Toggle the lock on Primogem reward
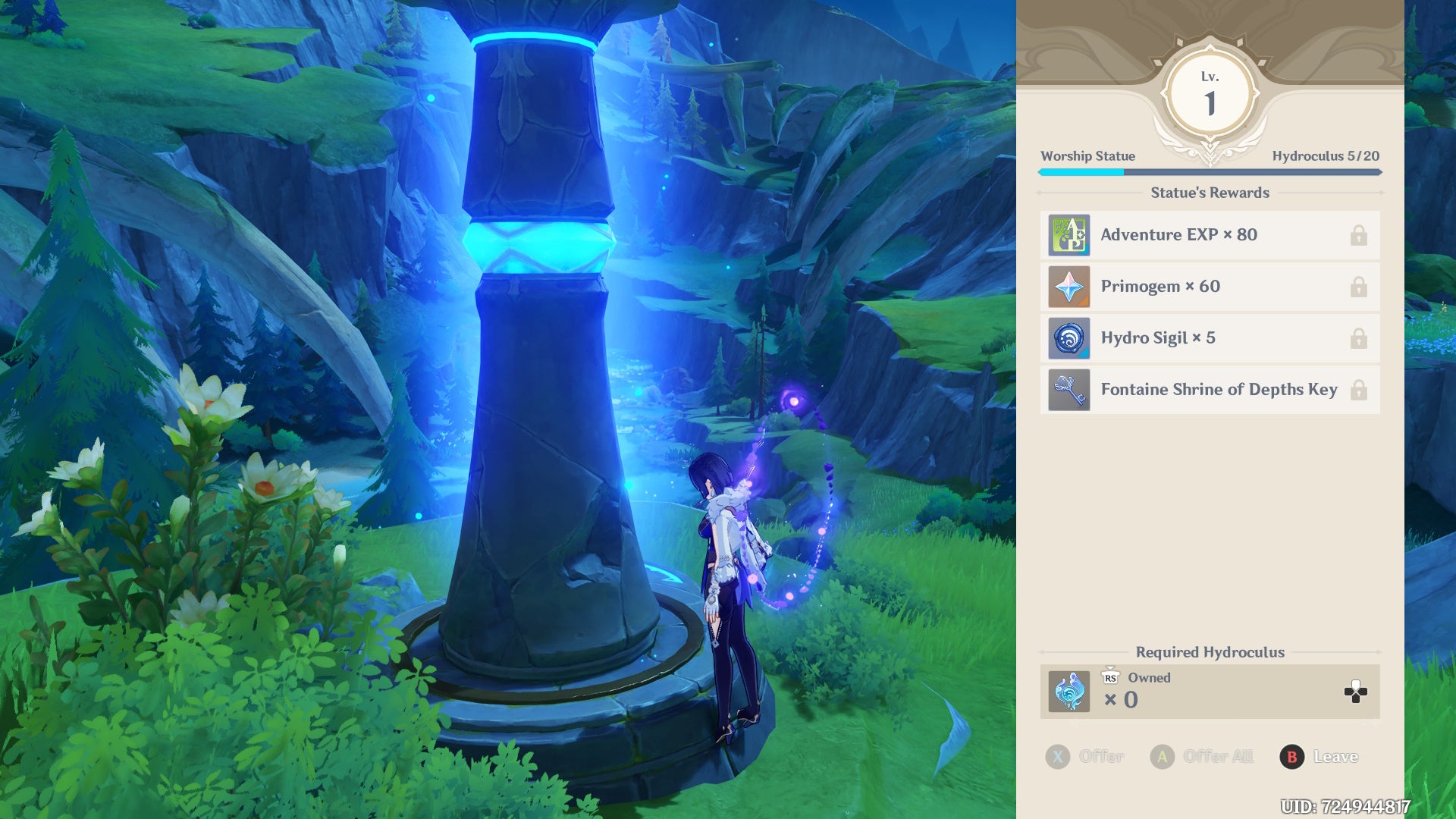The width and height of the screenshot is (1456, 819). pos(1357,287)
